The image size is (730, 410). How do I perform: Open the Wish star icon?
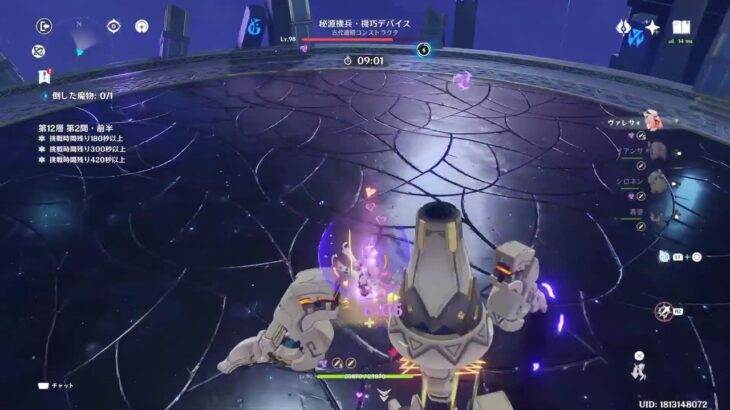pyautogui.click(x=652, y=28)
